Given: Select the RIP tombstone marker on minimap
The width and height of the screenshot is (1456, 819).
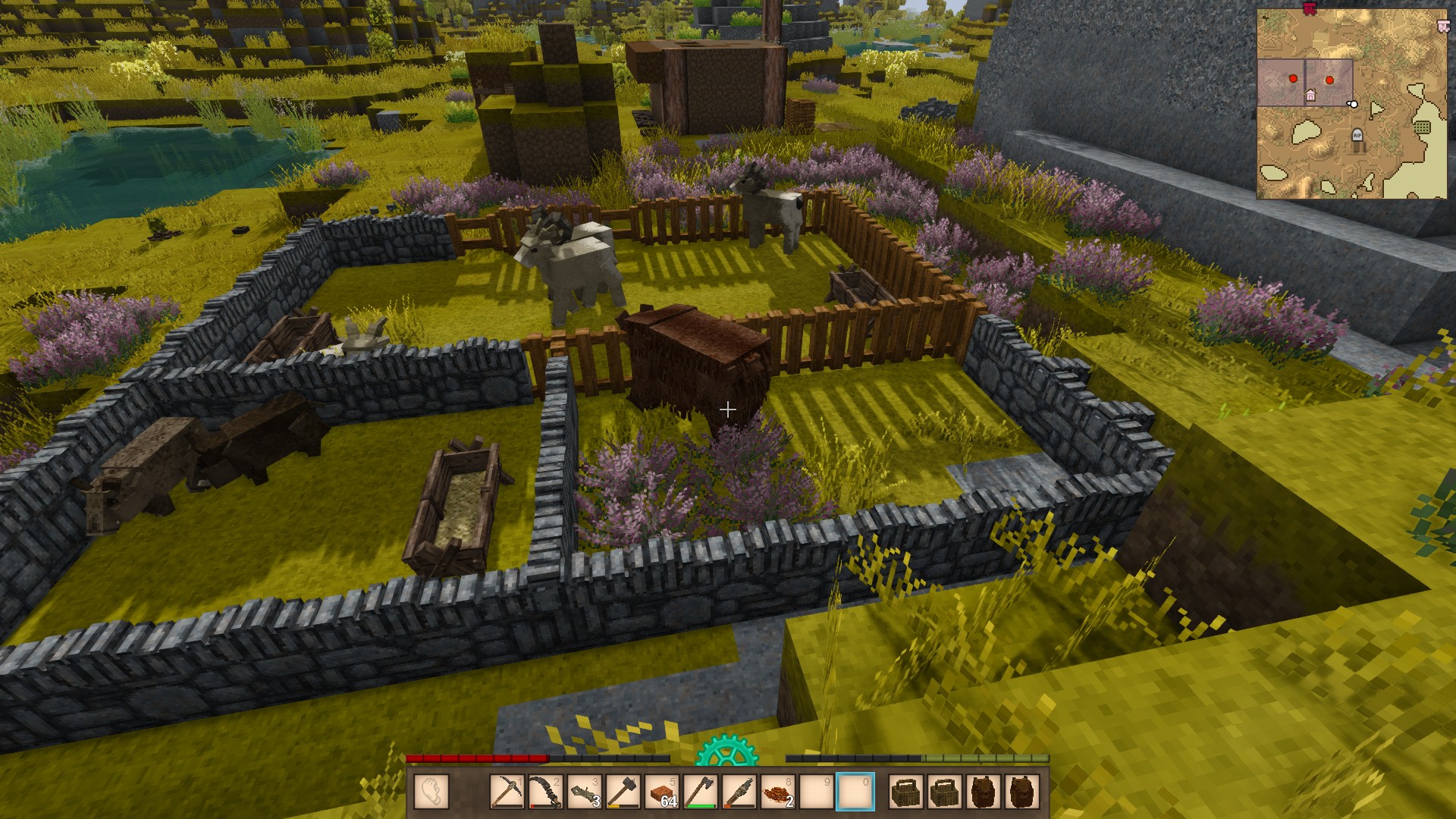Looking at the screenshot, I should [x=1357, y=136].
